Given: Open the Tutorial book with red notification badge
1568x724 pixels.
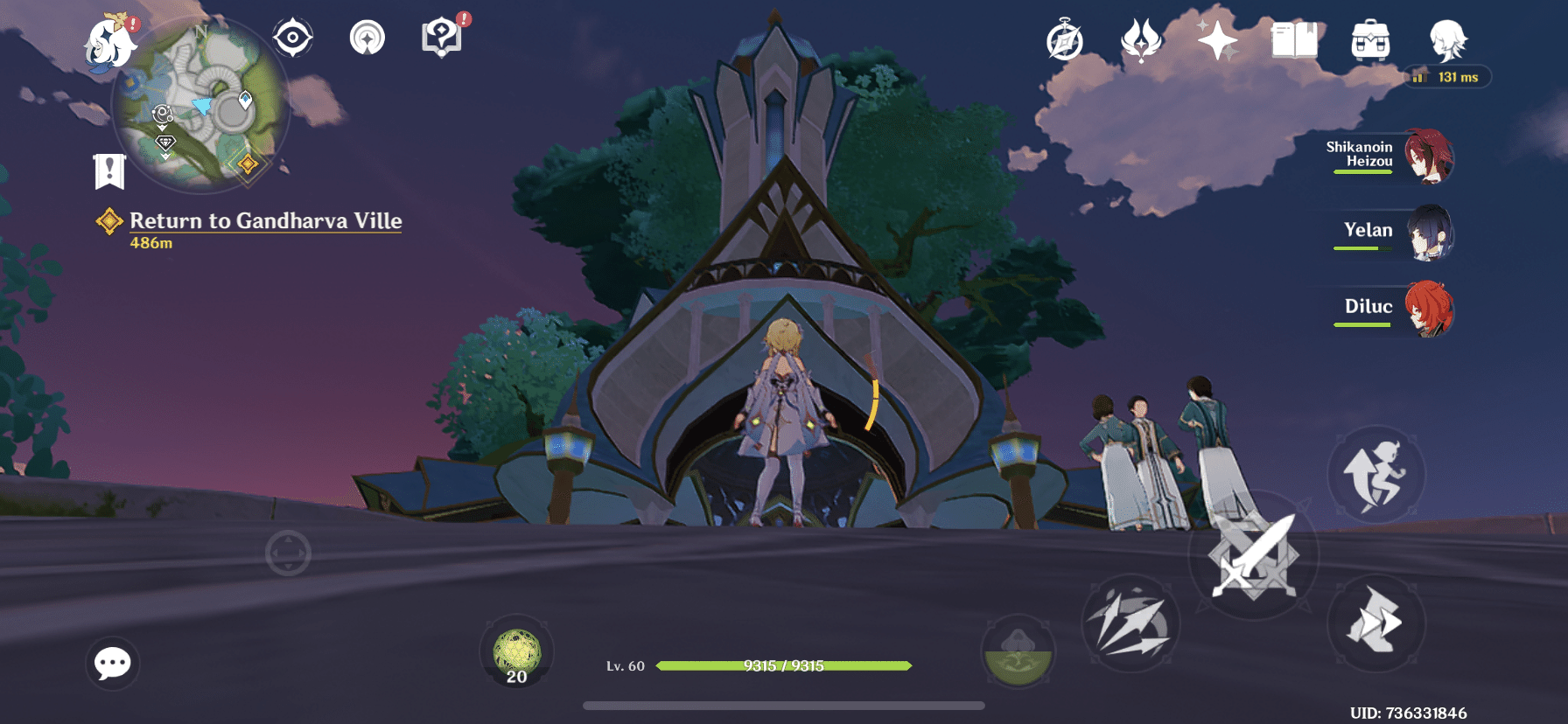Looking at the screenshot, I should point(443,37).
